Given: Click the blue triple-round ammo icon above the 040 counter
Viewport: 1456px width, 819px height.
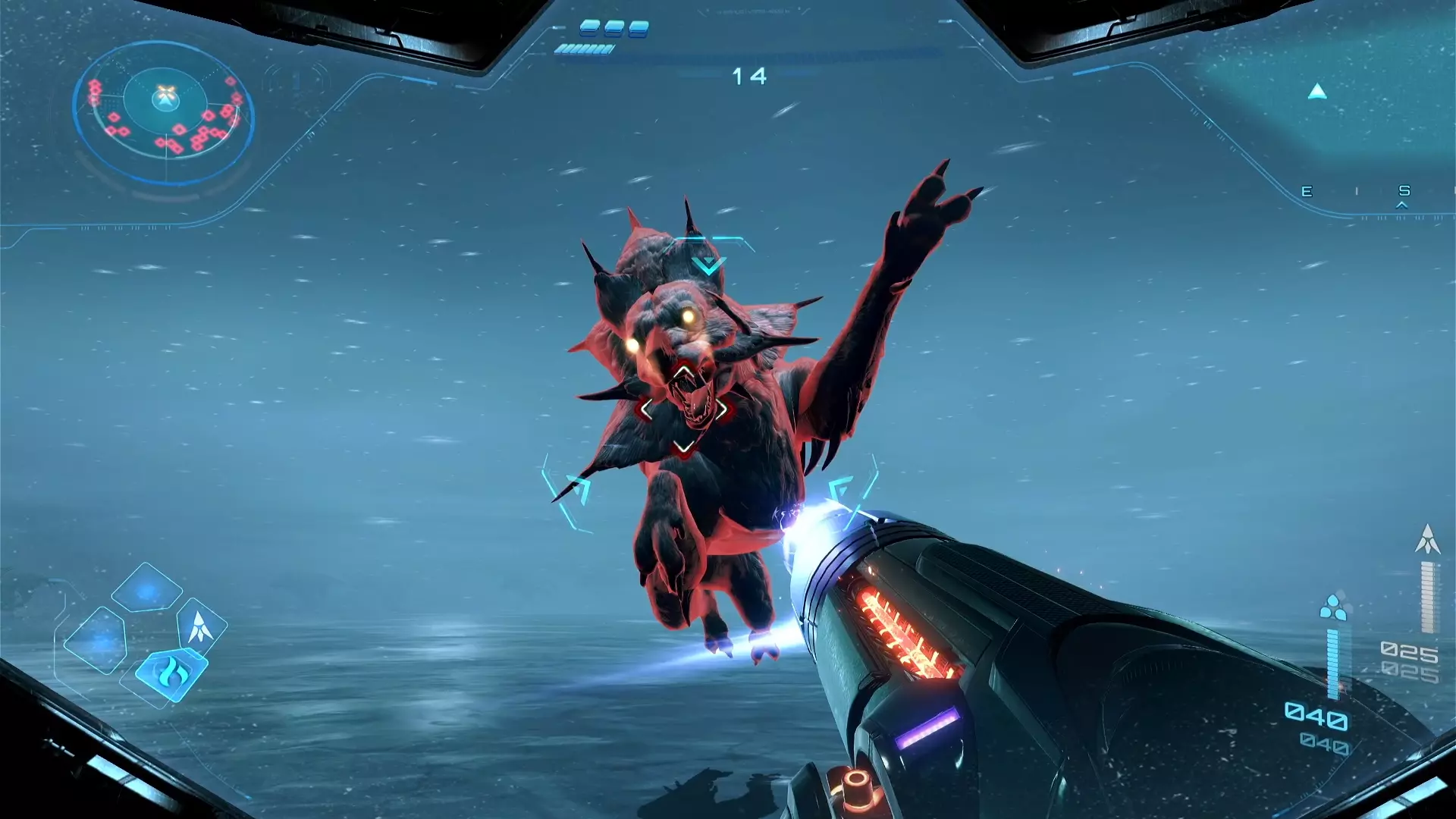Looking at the screenshot, I should pos(1334,607).
